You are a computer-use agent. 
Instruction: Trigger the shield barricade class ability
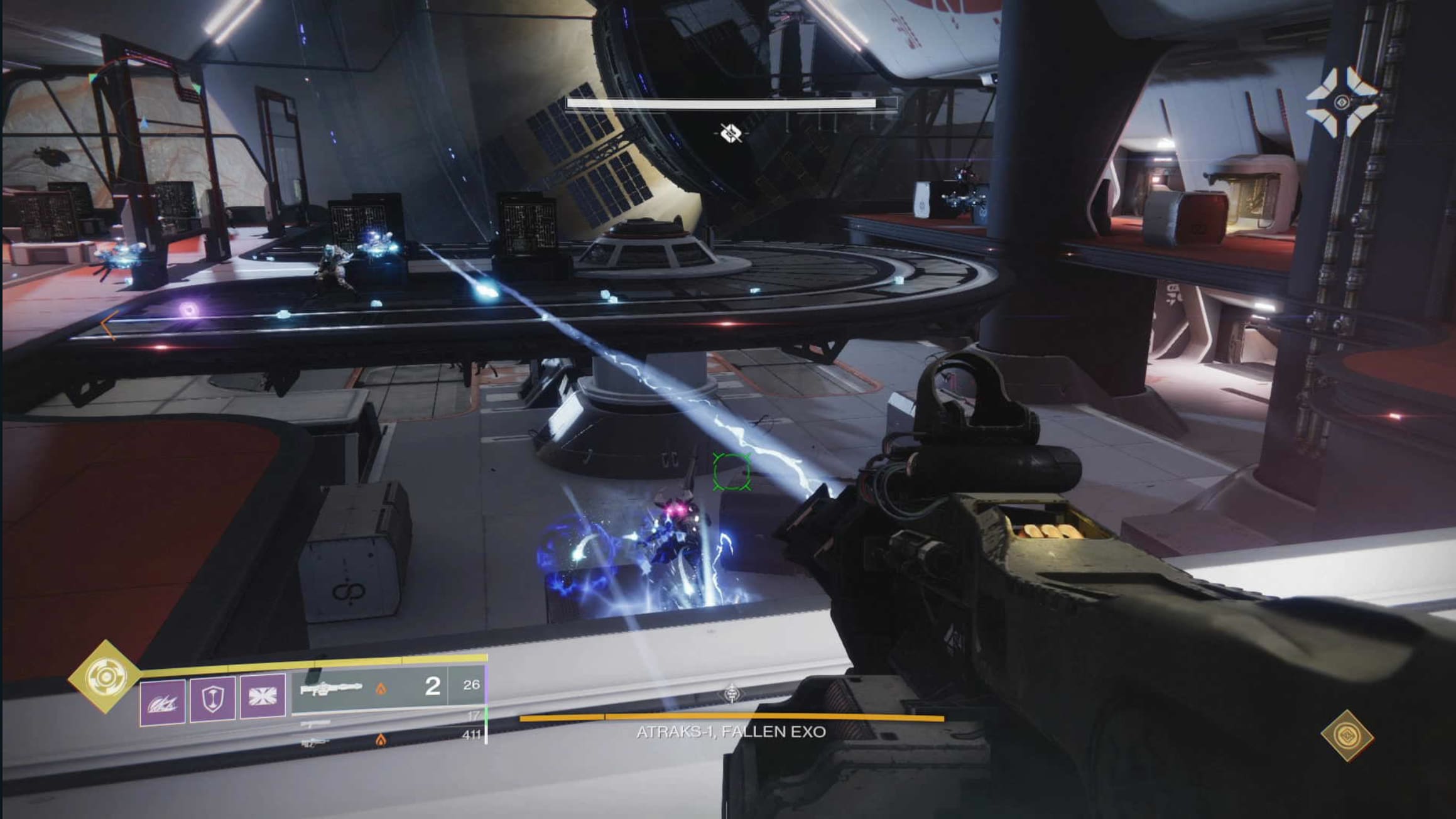coord(212,698)
